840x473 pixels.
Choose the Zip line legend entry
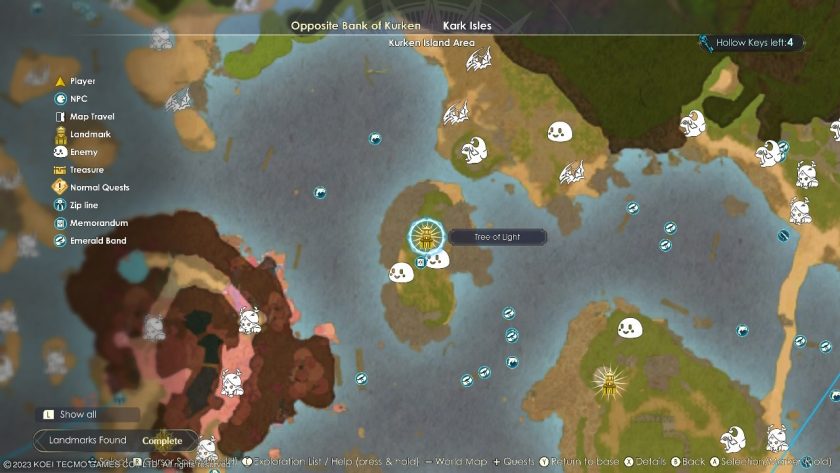coord(84,205)
